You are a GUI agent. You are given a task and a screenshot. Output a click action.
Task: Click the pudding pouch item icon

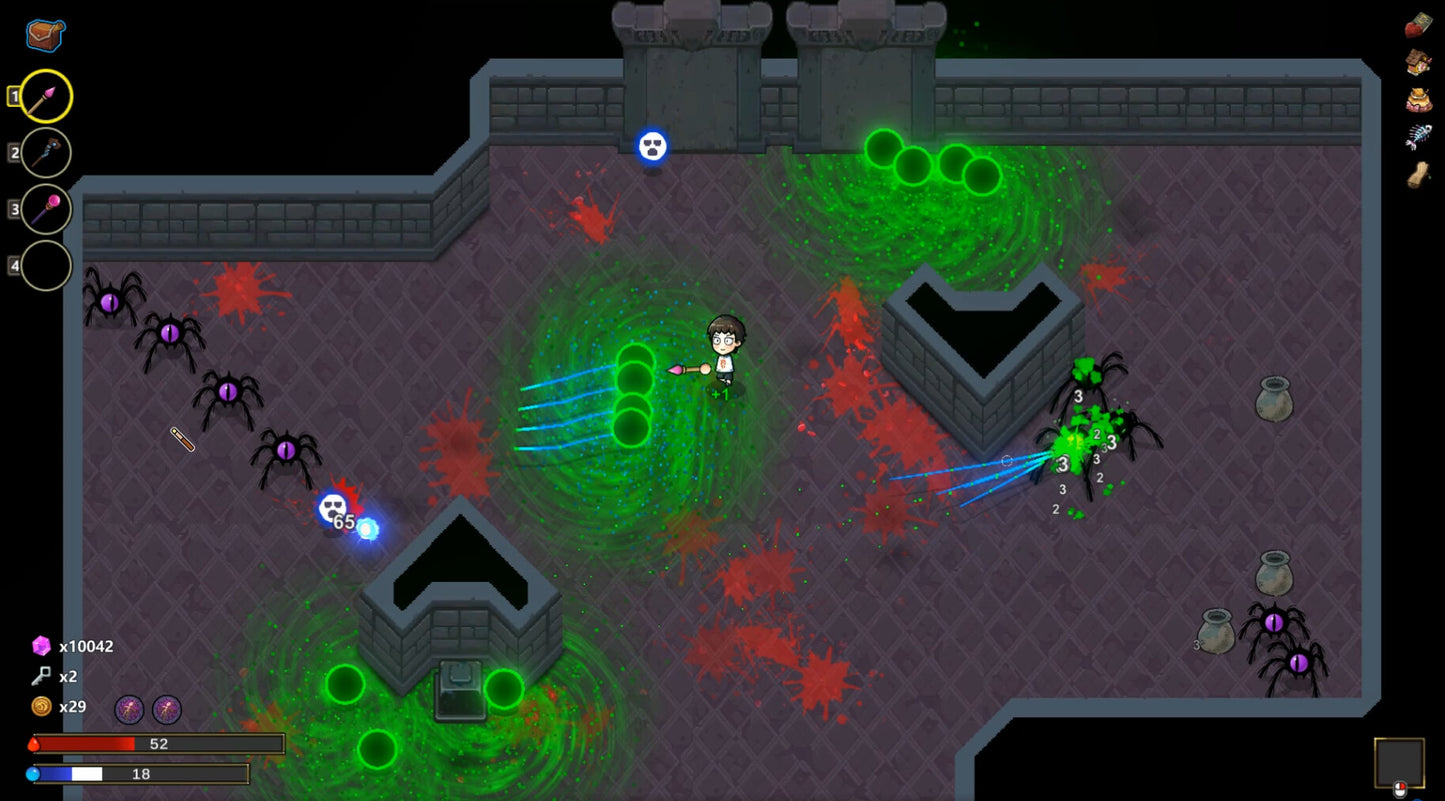pyautogui.click(x=1417, y=99)
